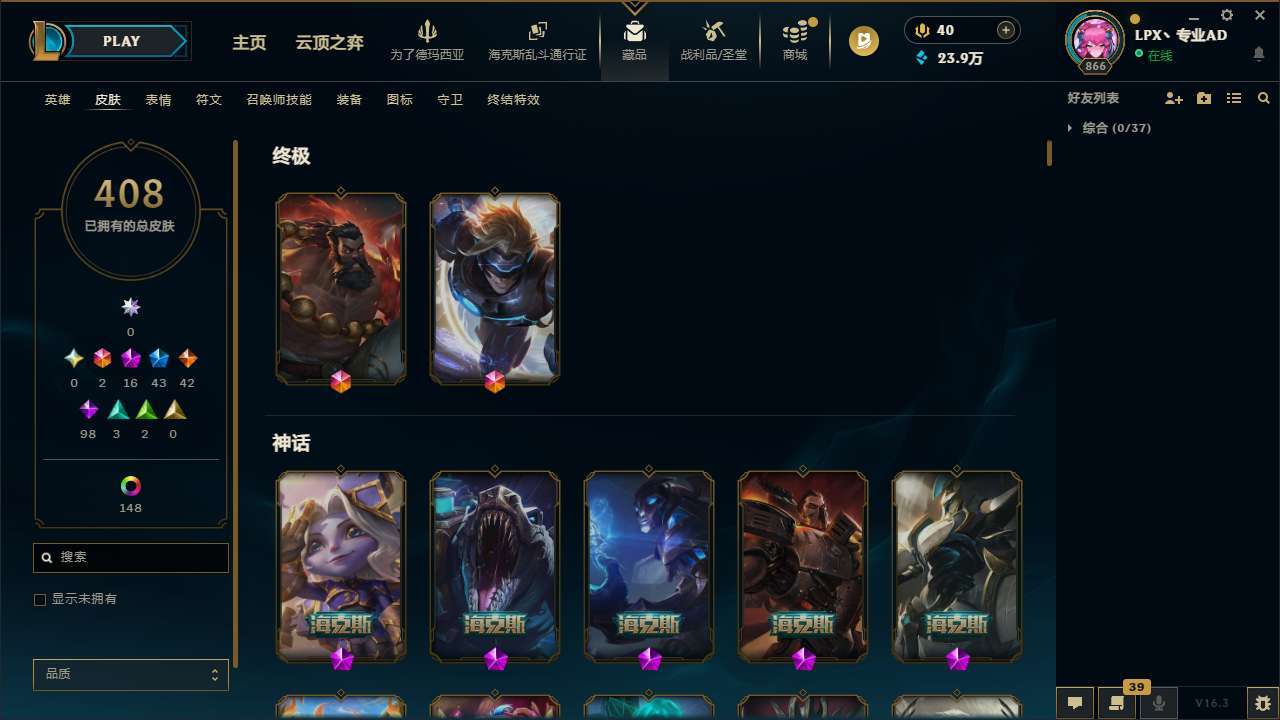Viewport: 1280px width, 720px height.
Task: Open the 商城 store
Action: tap(794, 41)
